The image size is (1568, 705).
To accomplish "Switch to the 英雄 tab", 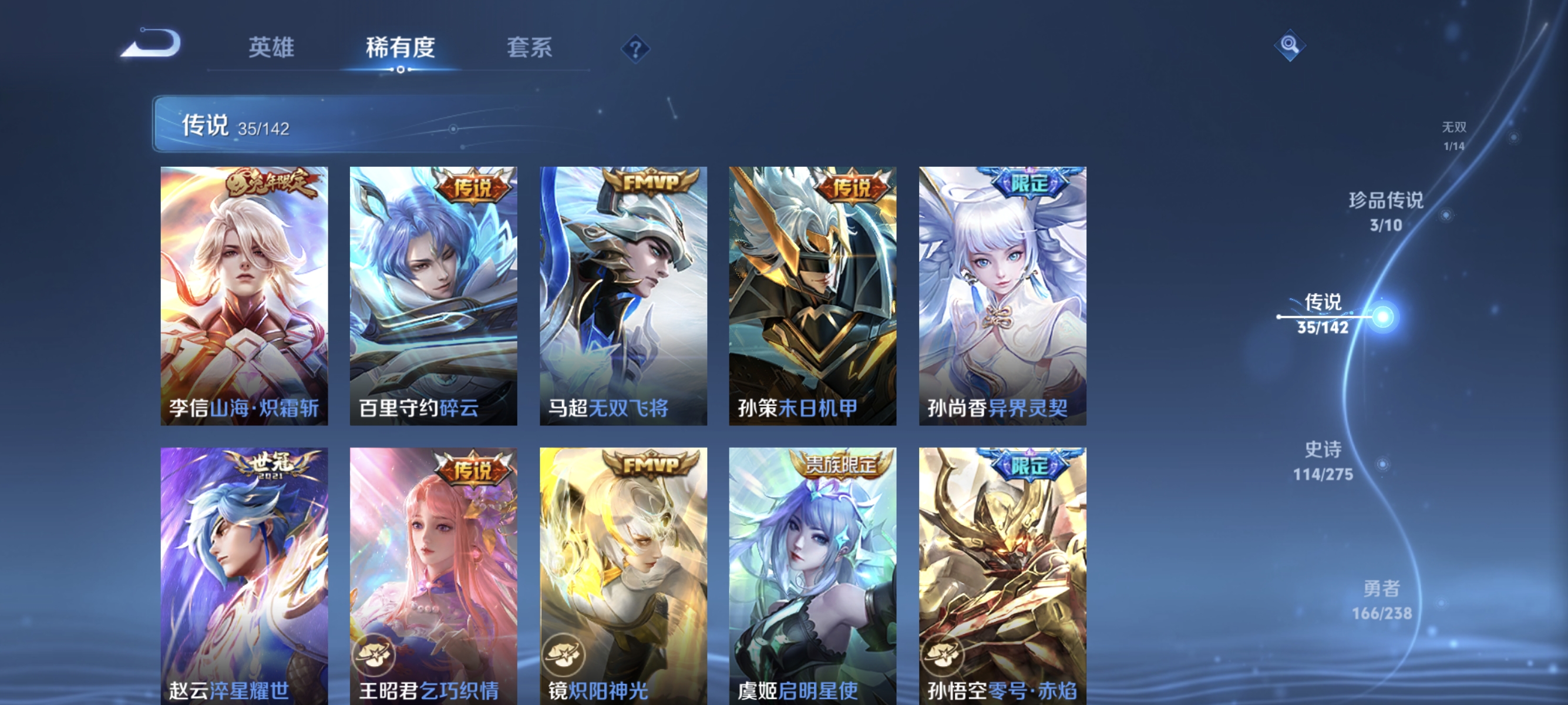I will pos(270,48).
